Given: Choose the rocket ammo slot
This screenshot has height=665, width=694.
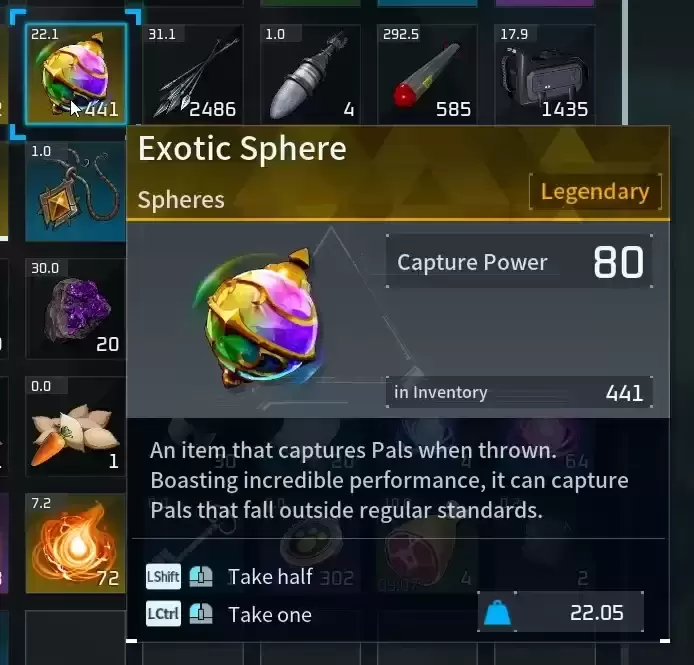Looking at the screenshot, I should pyautogui.click(x=310, y=74).
